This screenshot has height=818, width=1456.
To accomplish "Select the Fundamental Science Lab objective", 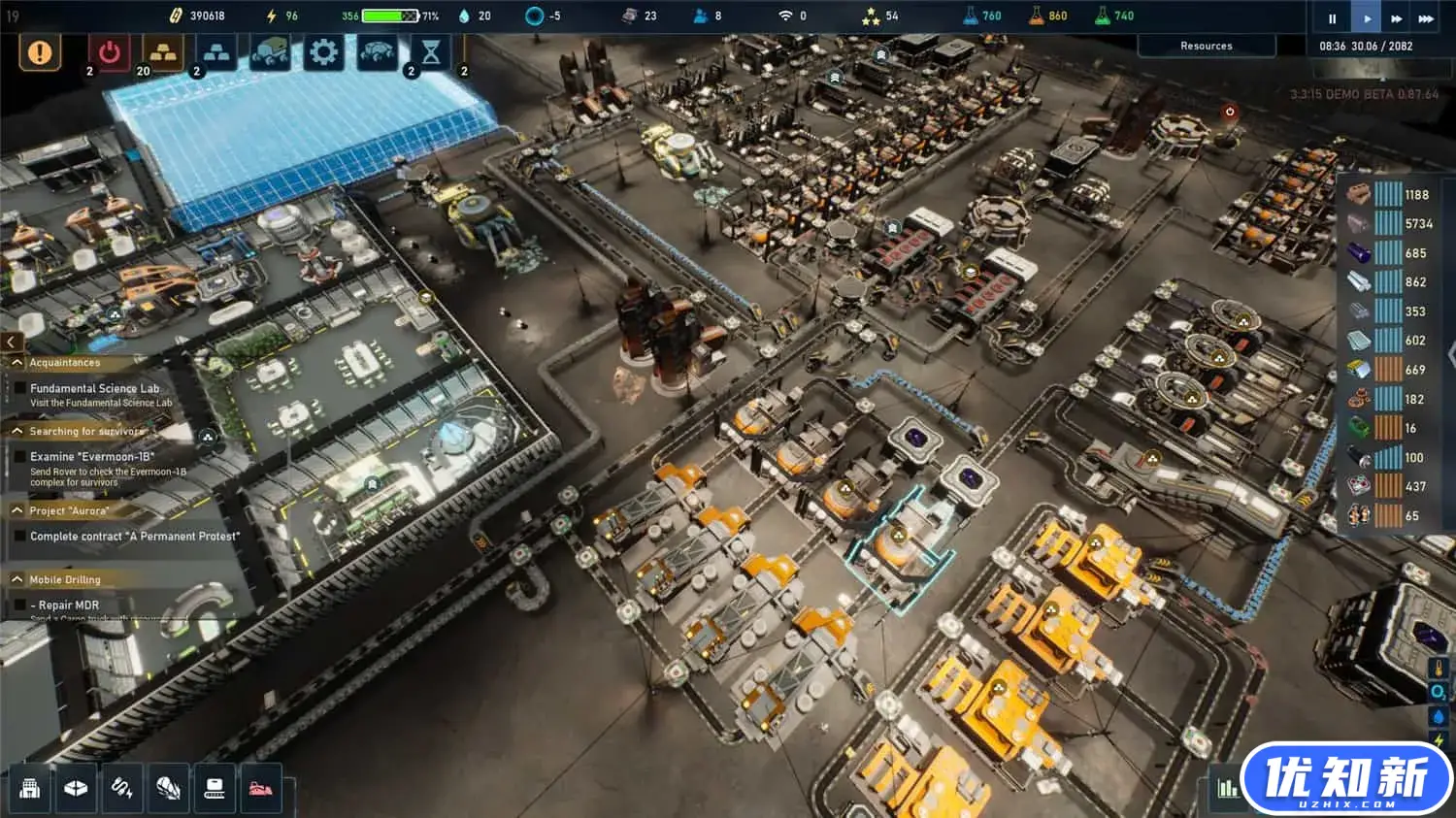I will tap(94, 389).
